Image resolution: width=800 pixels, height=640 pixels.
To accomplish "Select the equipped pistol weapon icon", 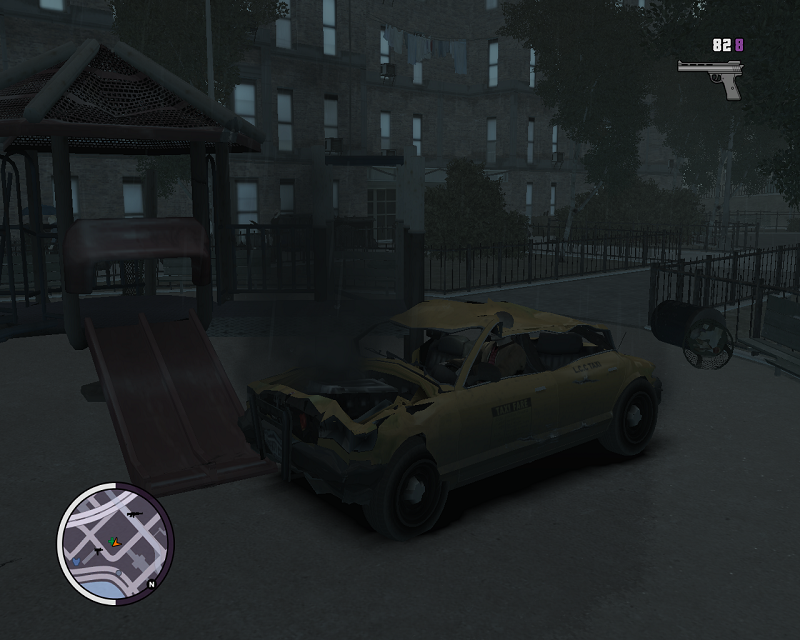I will (710, 76).
